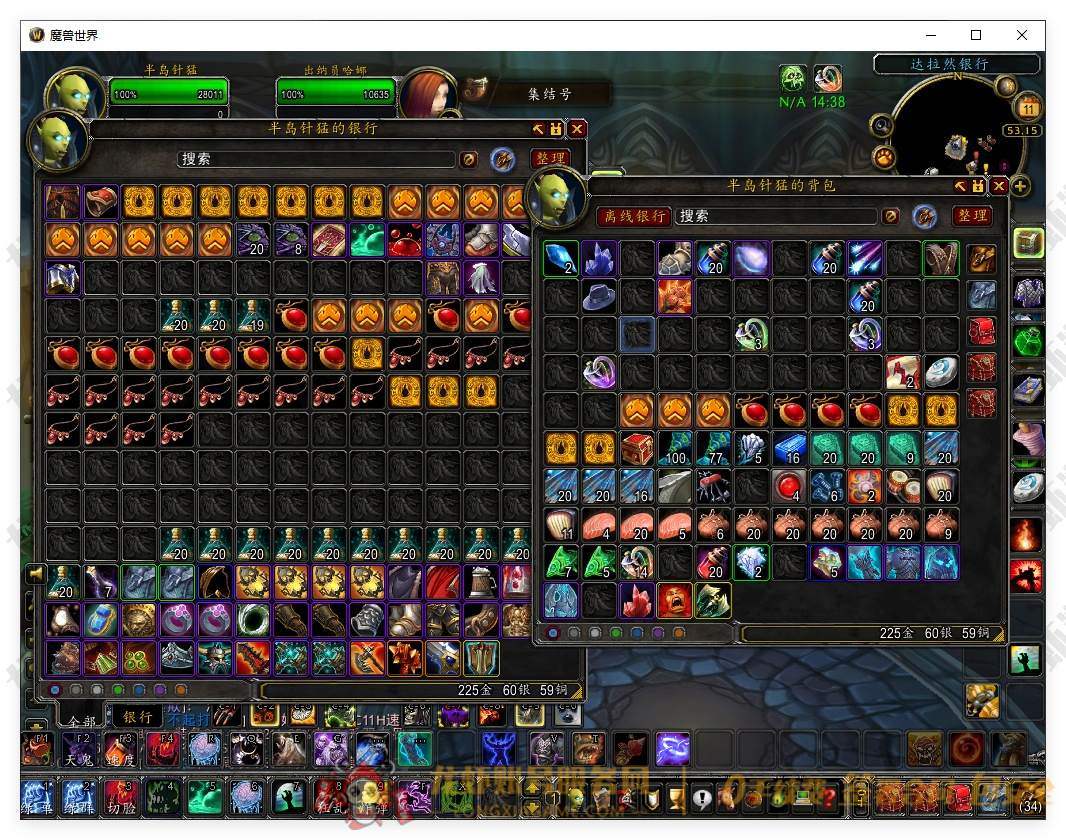
Task: Switch to the 银行 tab
Action: point(137,716)
